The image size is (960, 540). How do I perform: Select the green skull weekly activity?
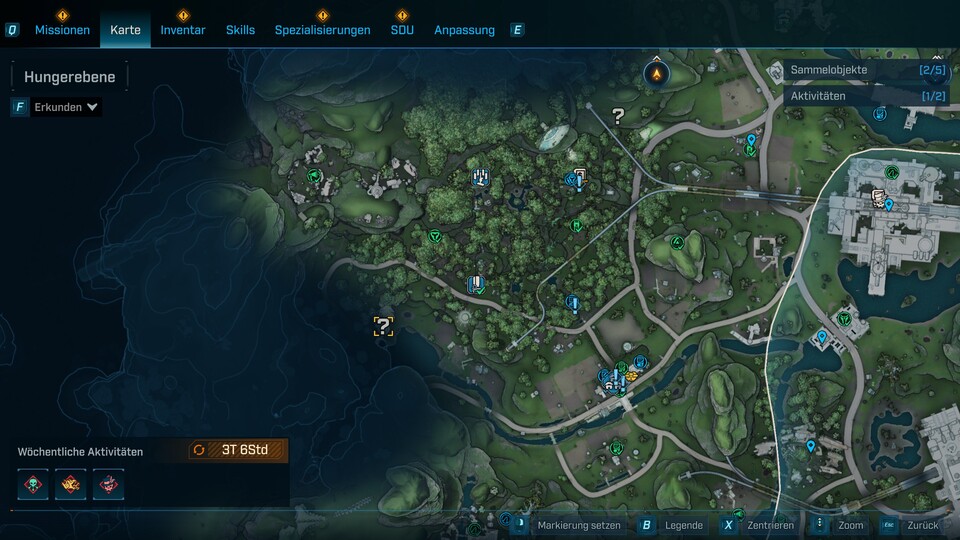click(x=33, y=484)
